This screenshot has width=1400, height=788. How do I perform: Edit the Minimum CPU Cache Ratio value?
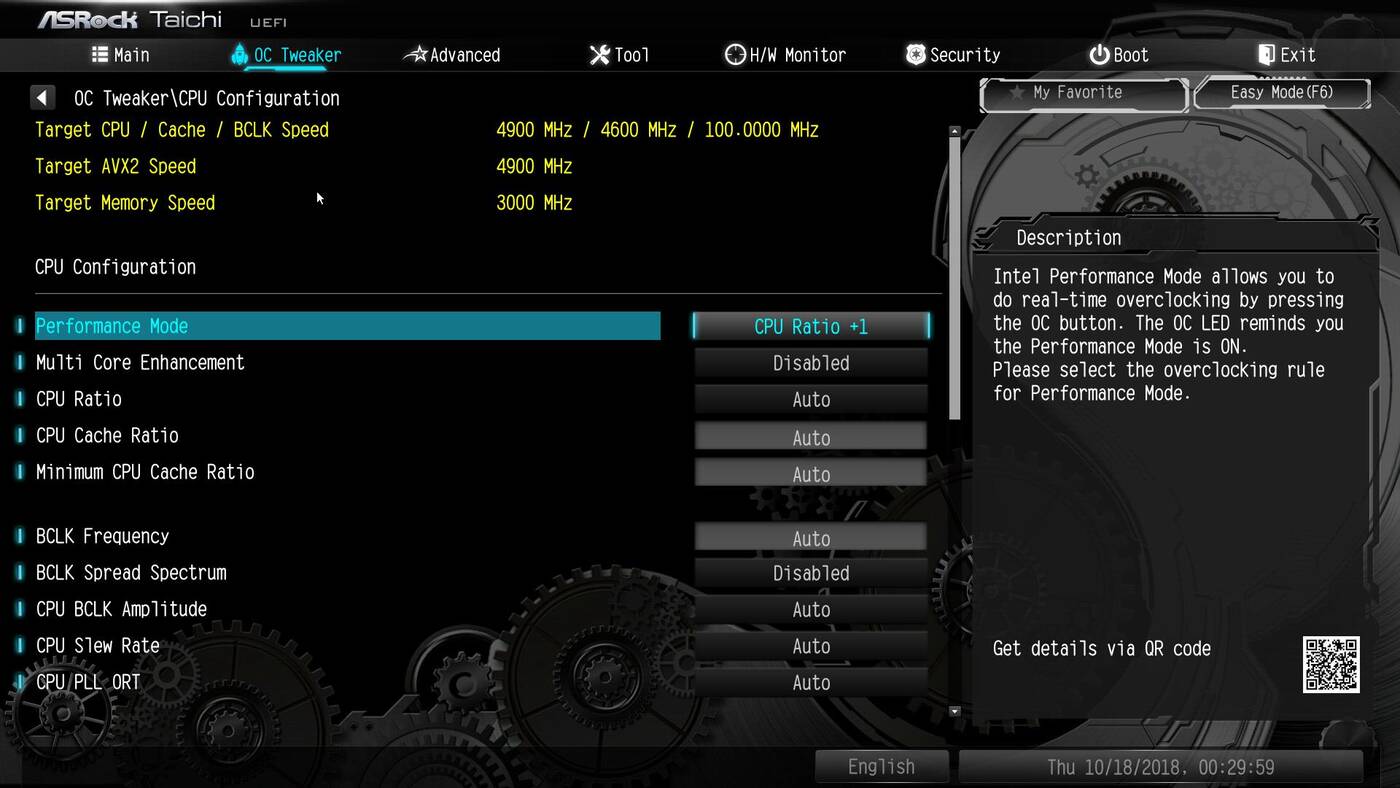811,474
